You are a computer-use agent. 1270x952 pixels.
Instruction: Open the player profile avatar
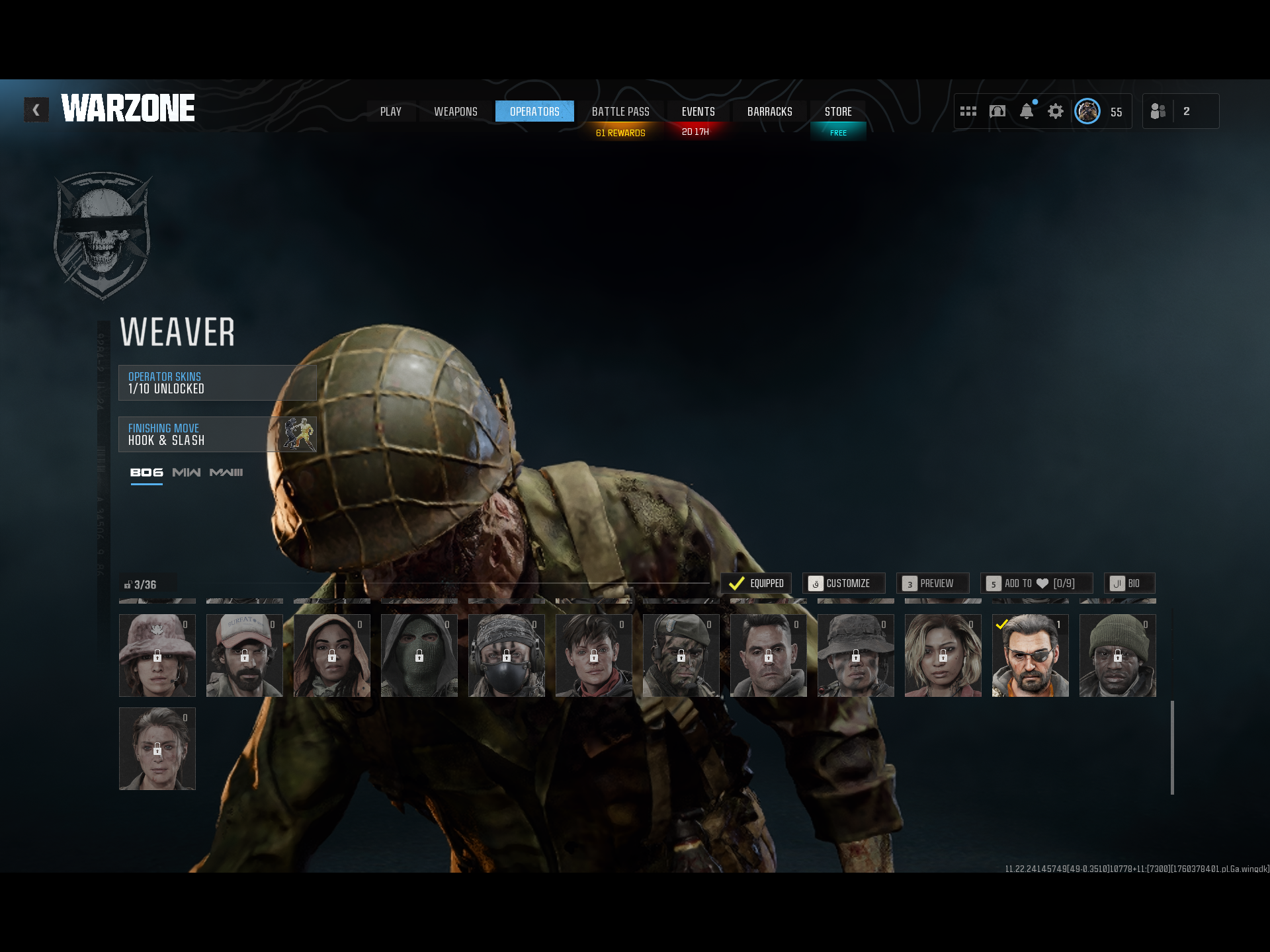(1087, 112)
